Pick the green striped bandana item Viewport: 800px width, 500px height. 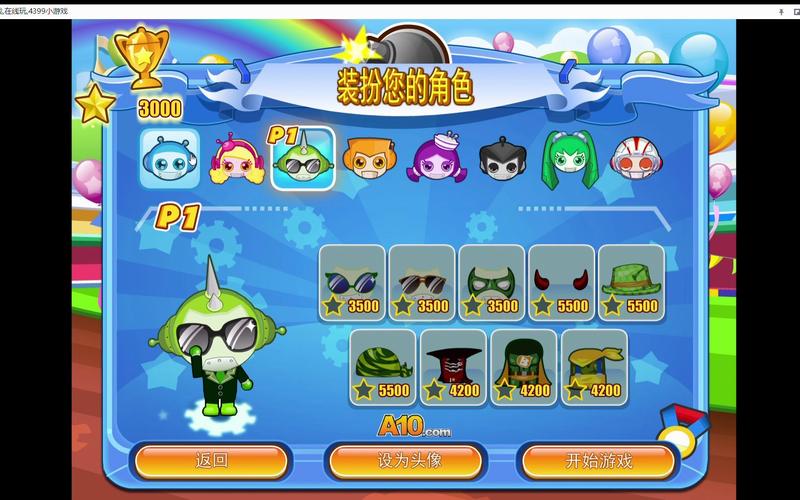(x=382, y=367)
